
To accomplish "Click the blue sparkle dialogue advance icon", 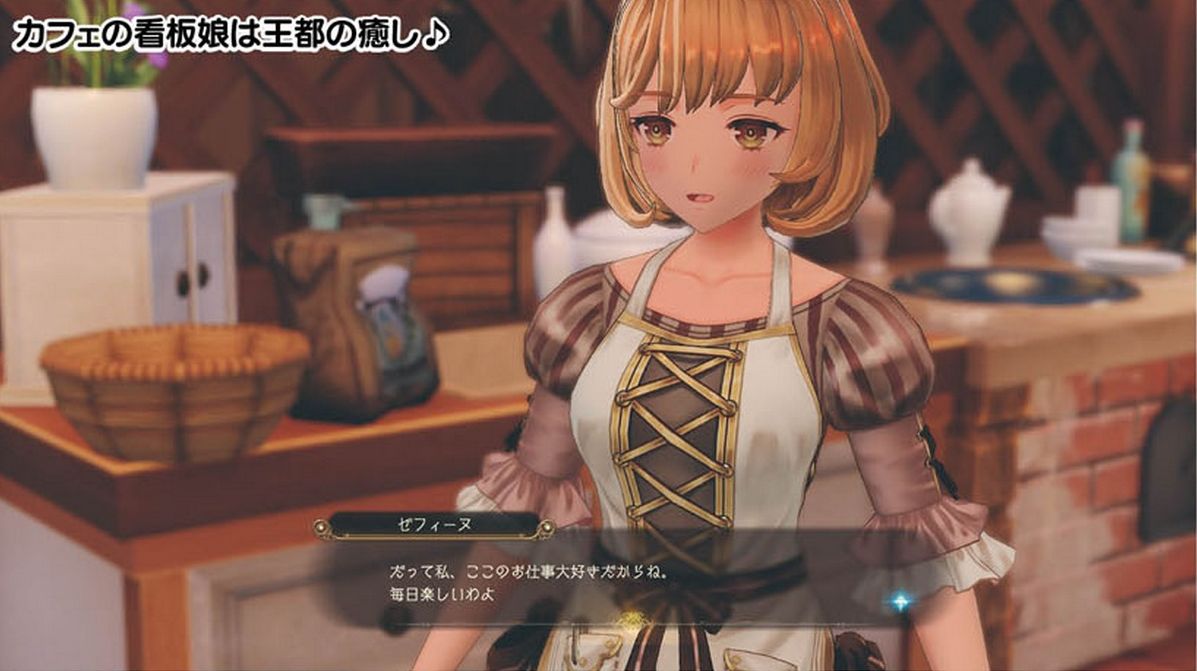I will tap(900, 601).
